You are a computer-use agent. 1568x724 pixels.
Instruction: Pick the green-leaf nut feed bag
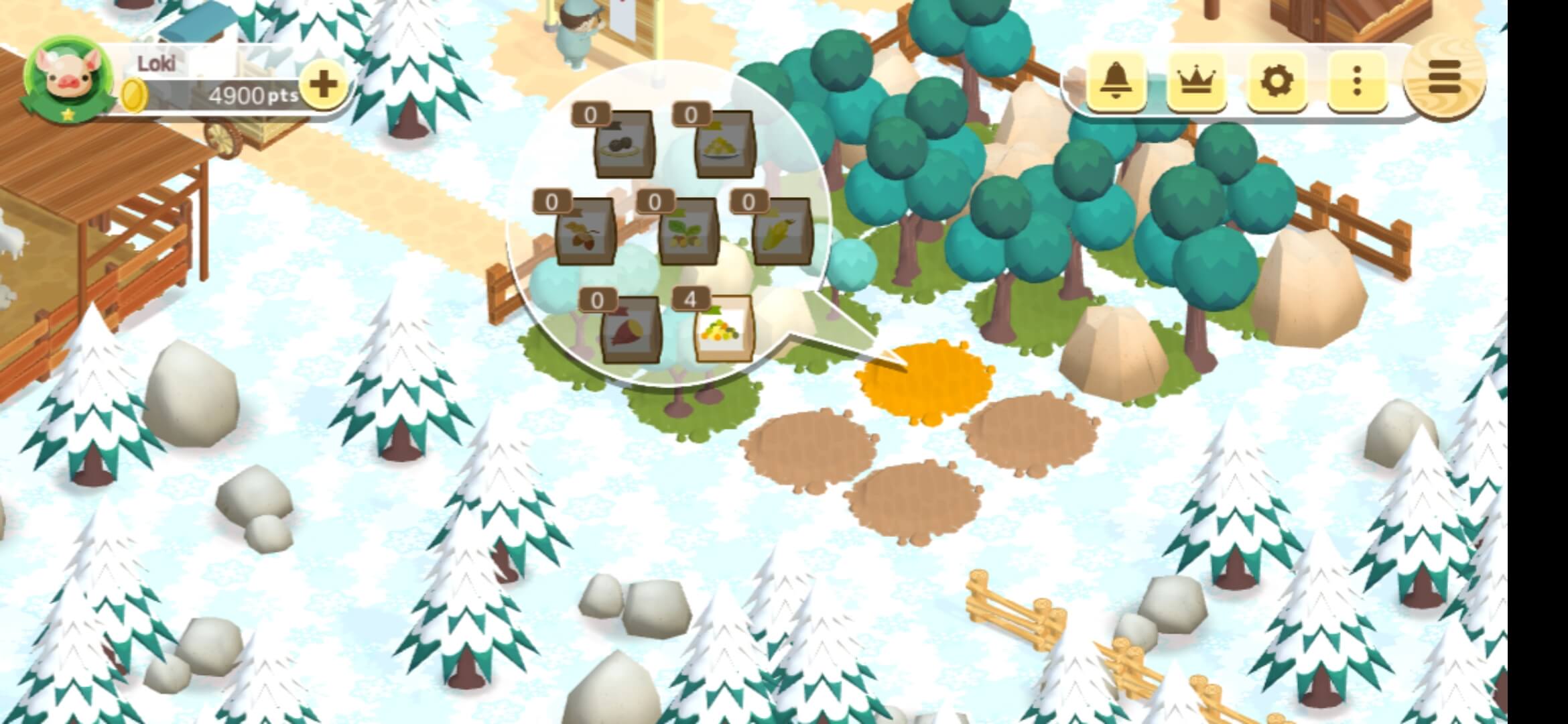pos(688,231)
